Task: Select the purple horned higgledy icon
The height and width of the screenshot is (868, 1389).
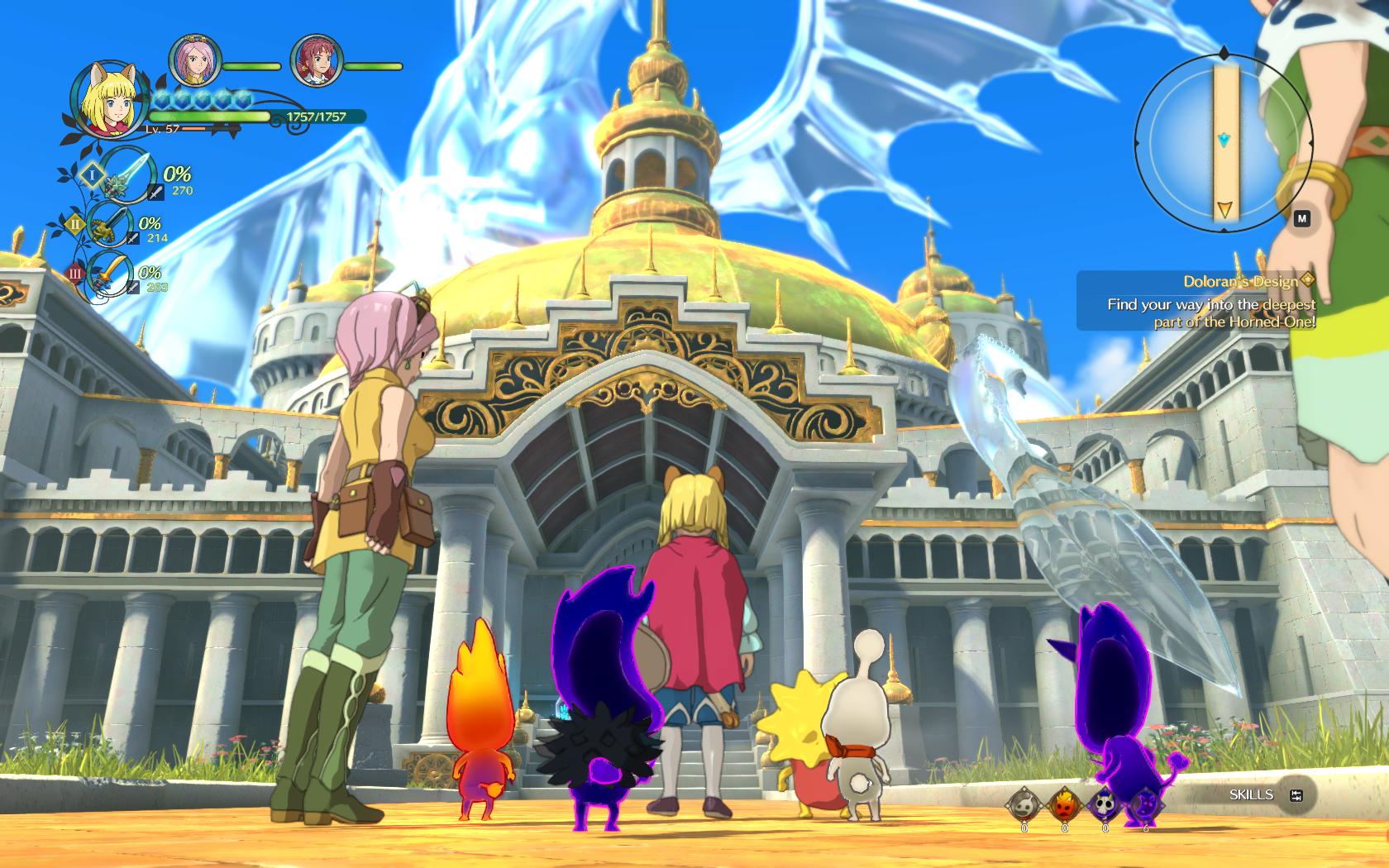Action: (1145, 803)
